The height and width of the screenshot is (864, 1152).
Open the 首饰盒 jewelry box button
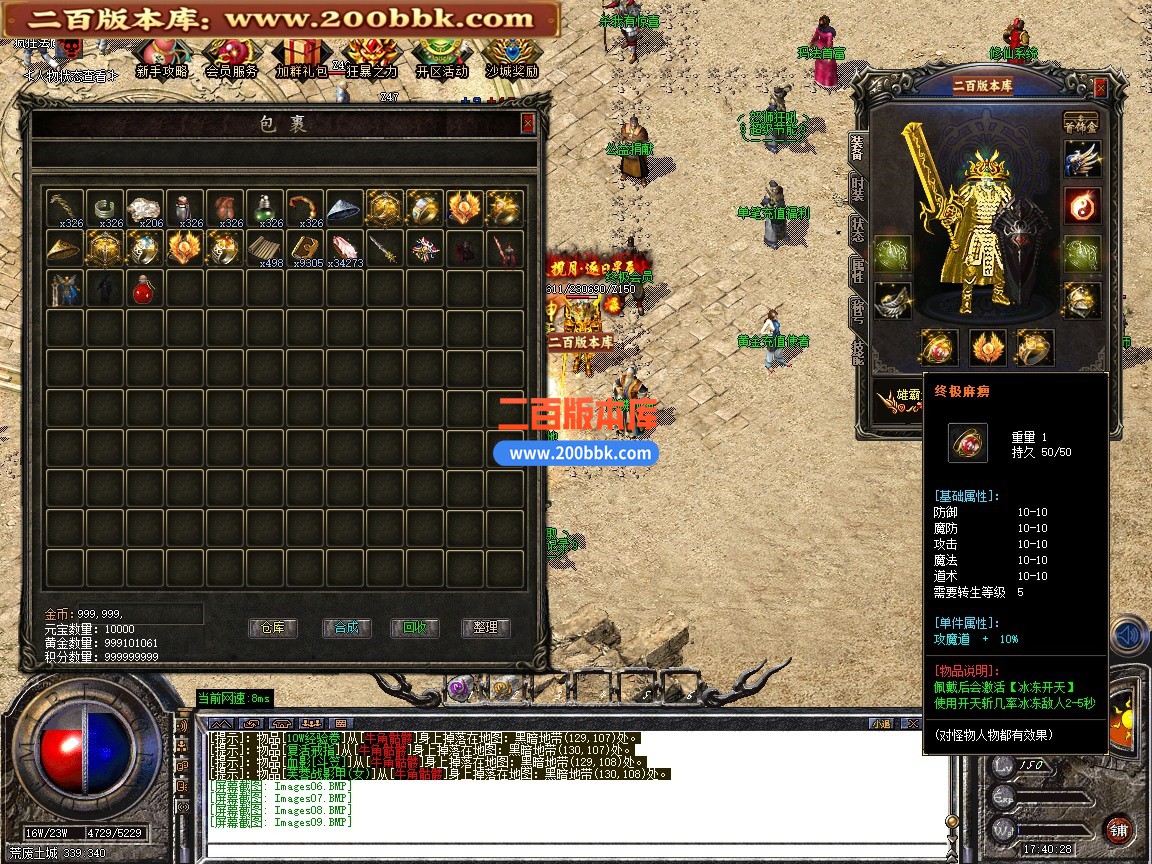[x=1081, y=121]
